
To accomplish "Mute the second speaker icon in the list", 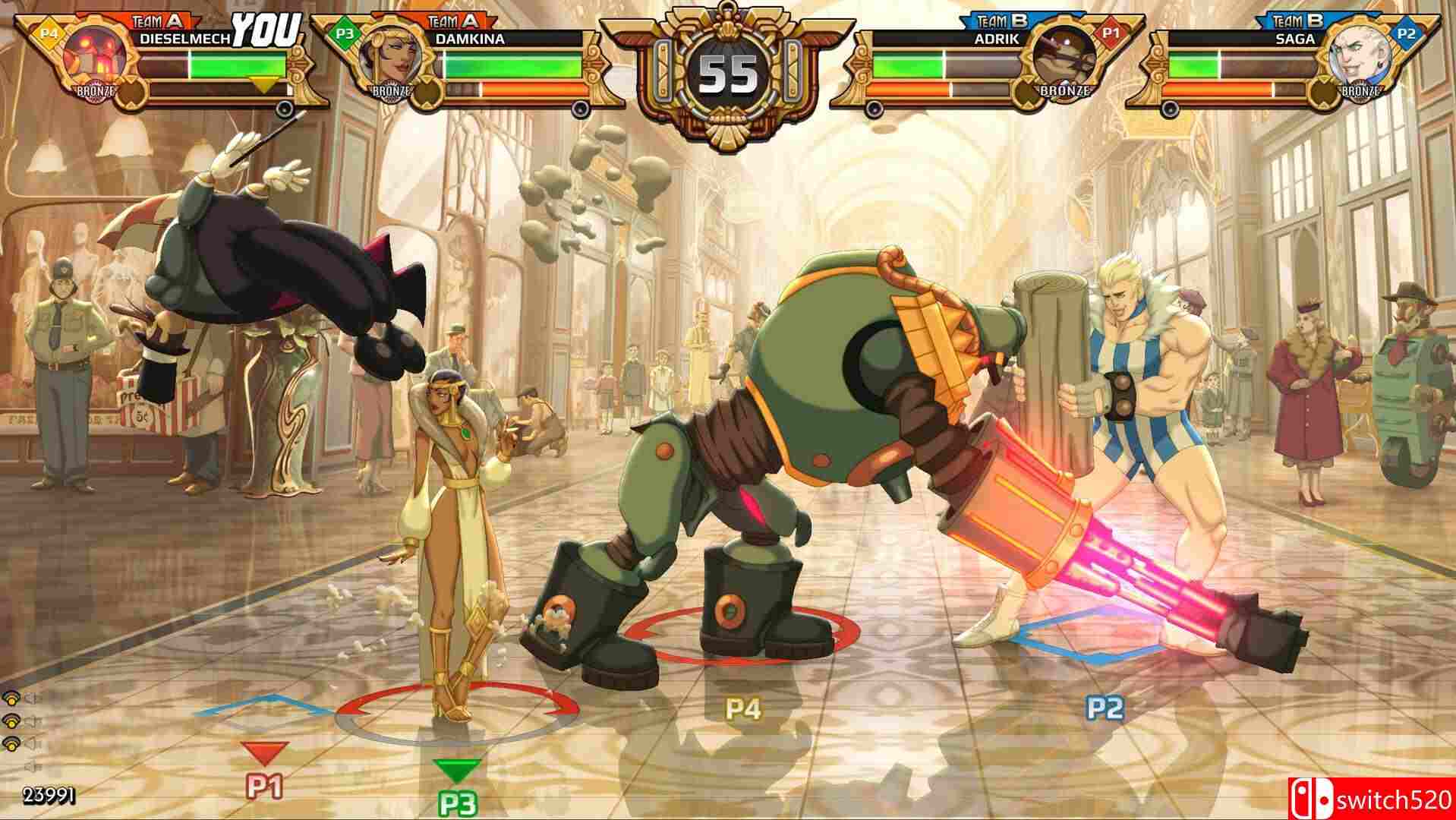I will coord(30,721).
